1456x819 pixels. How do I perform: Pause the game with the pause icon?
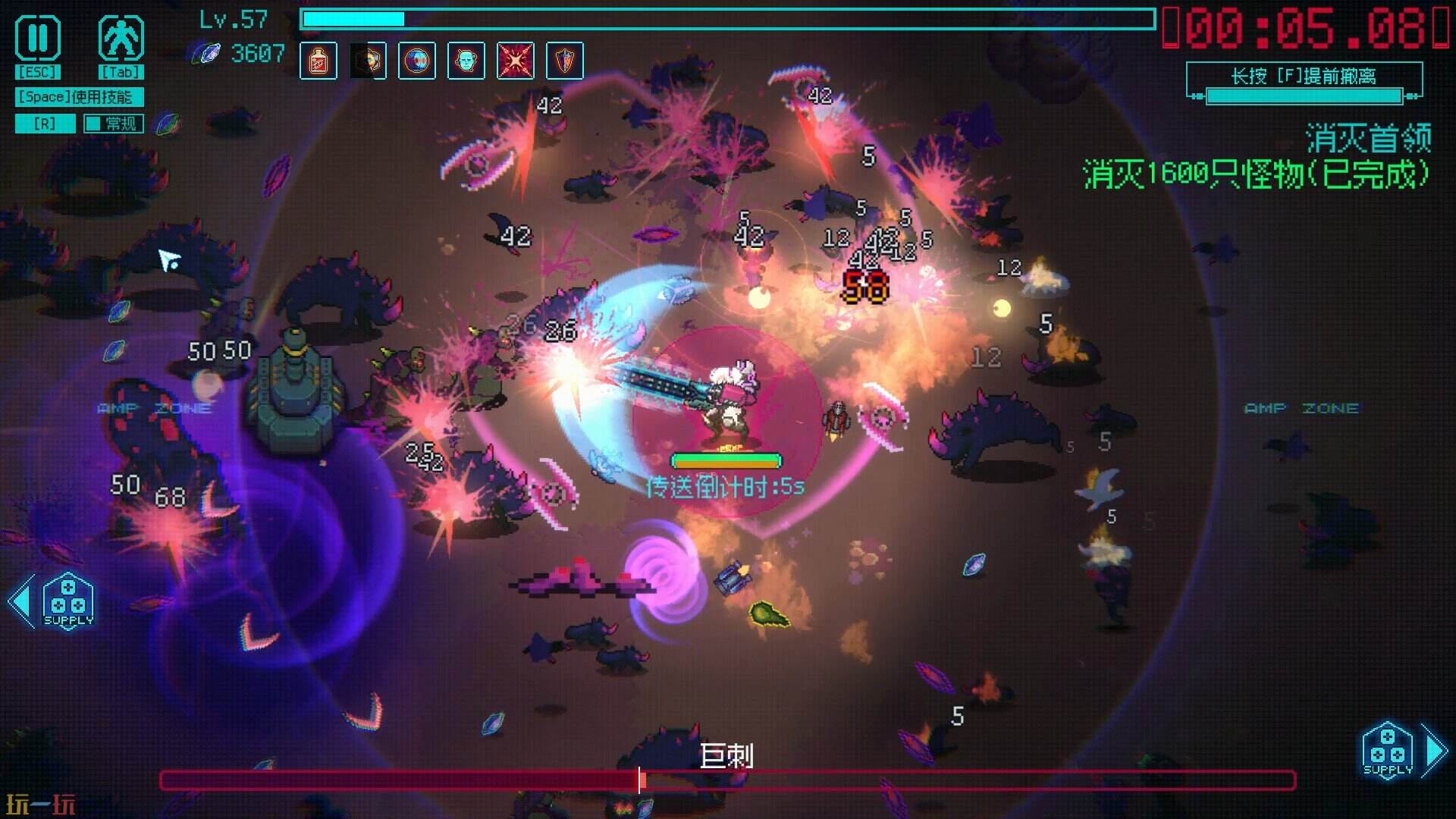[x=38, y=39]
